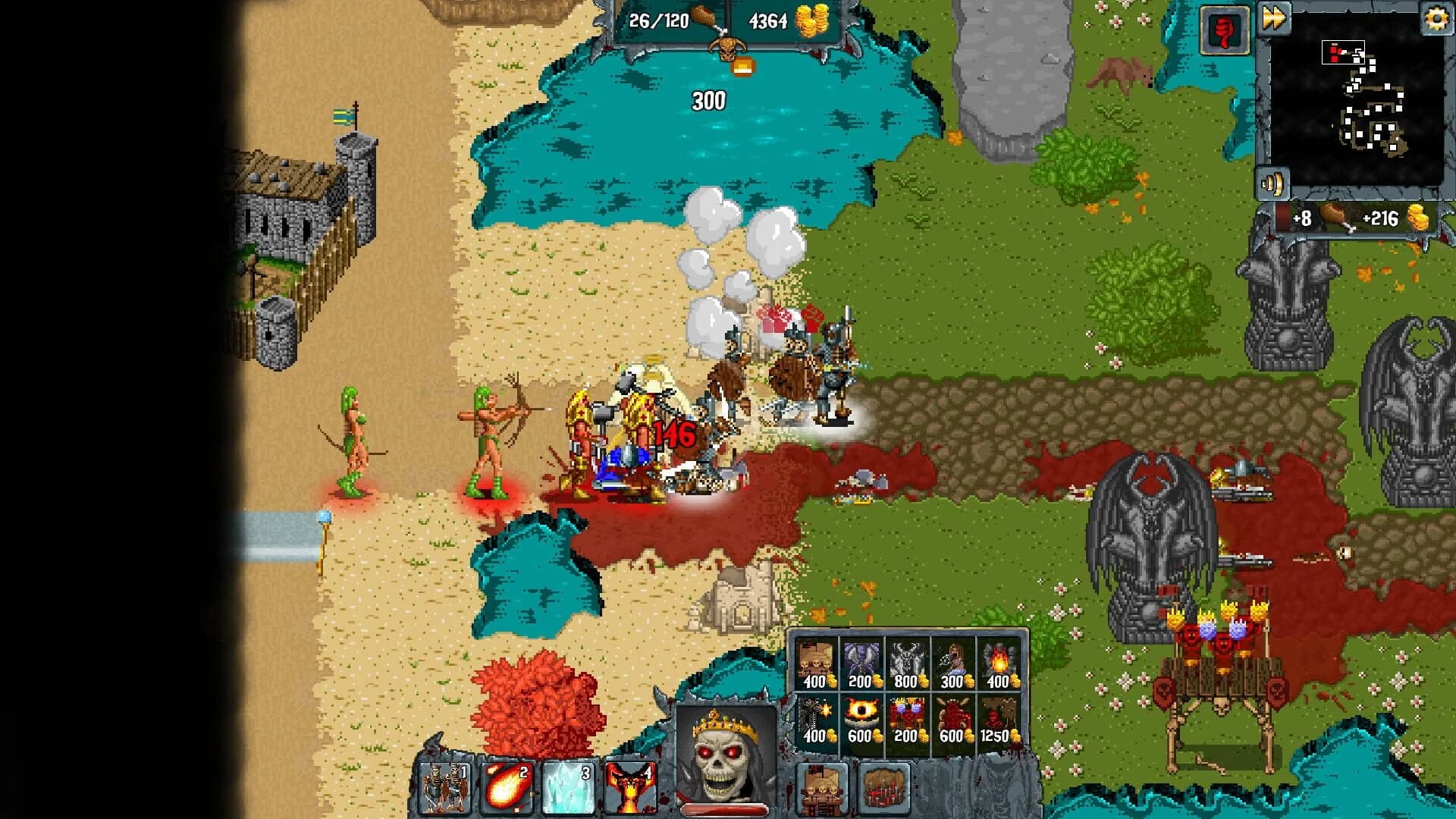The height and width of the screenshot is (819, 1456).
Task: Select the graveyard building thumbnail
Action: [884, 789]
